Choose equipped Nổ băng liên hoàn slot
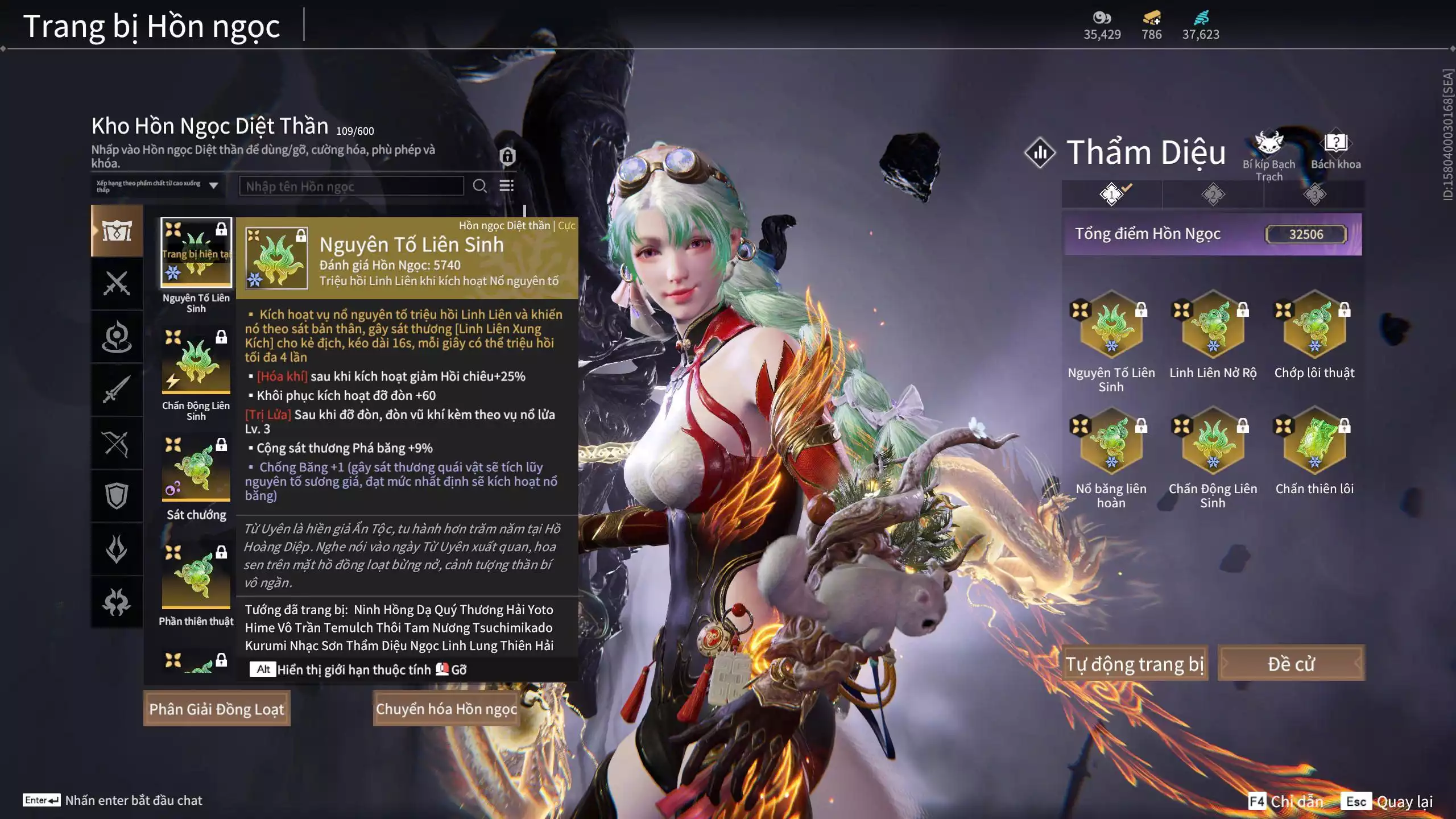Image resolution: width=1456 pixels, height=819 pixels. coord(1111,441)
